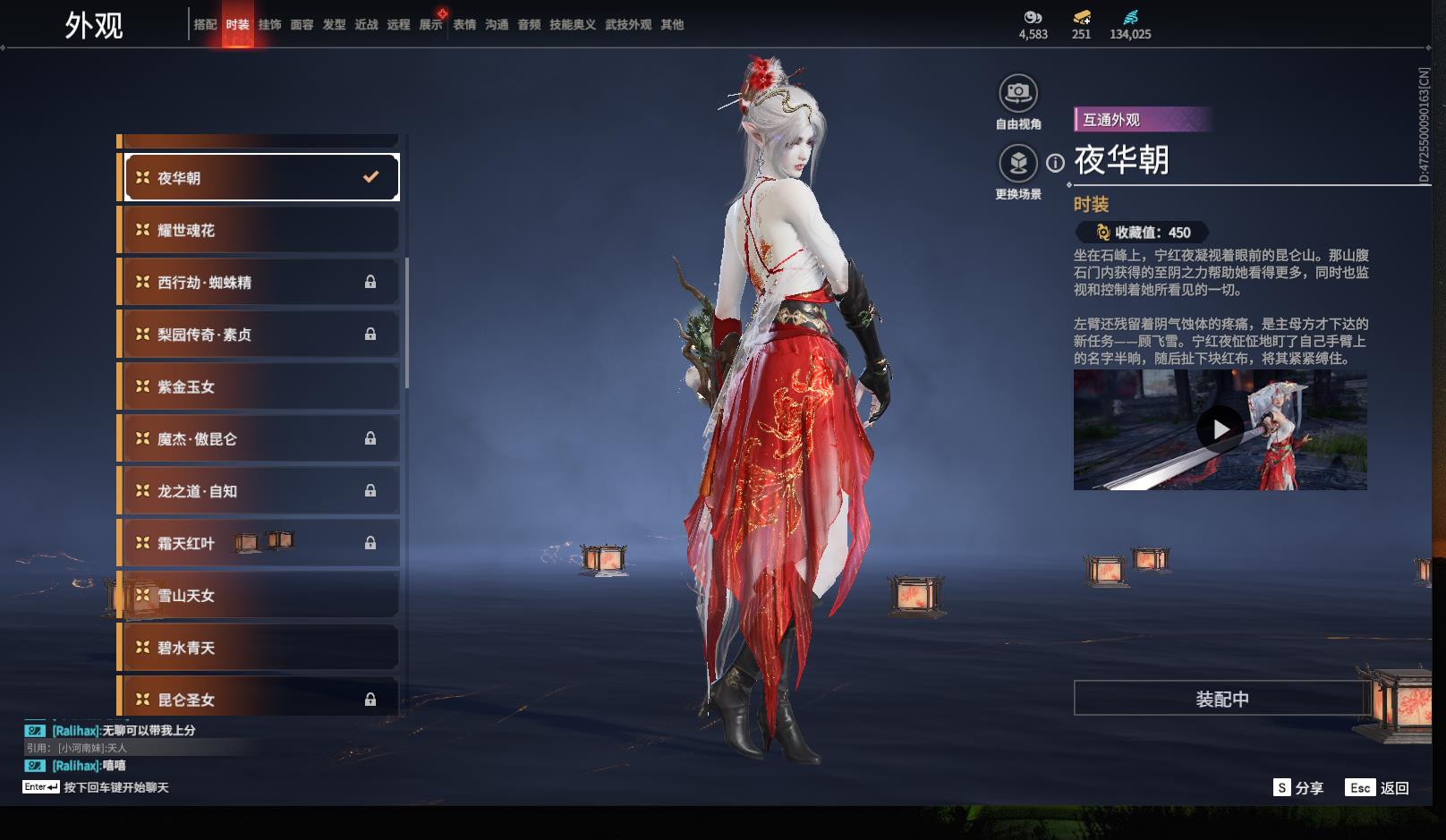The height and width of the screenshot is (840, 1446).
Task: Toggle the 自由视角 free camera icon
Action: point(1018,93)
